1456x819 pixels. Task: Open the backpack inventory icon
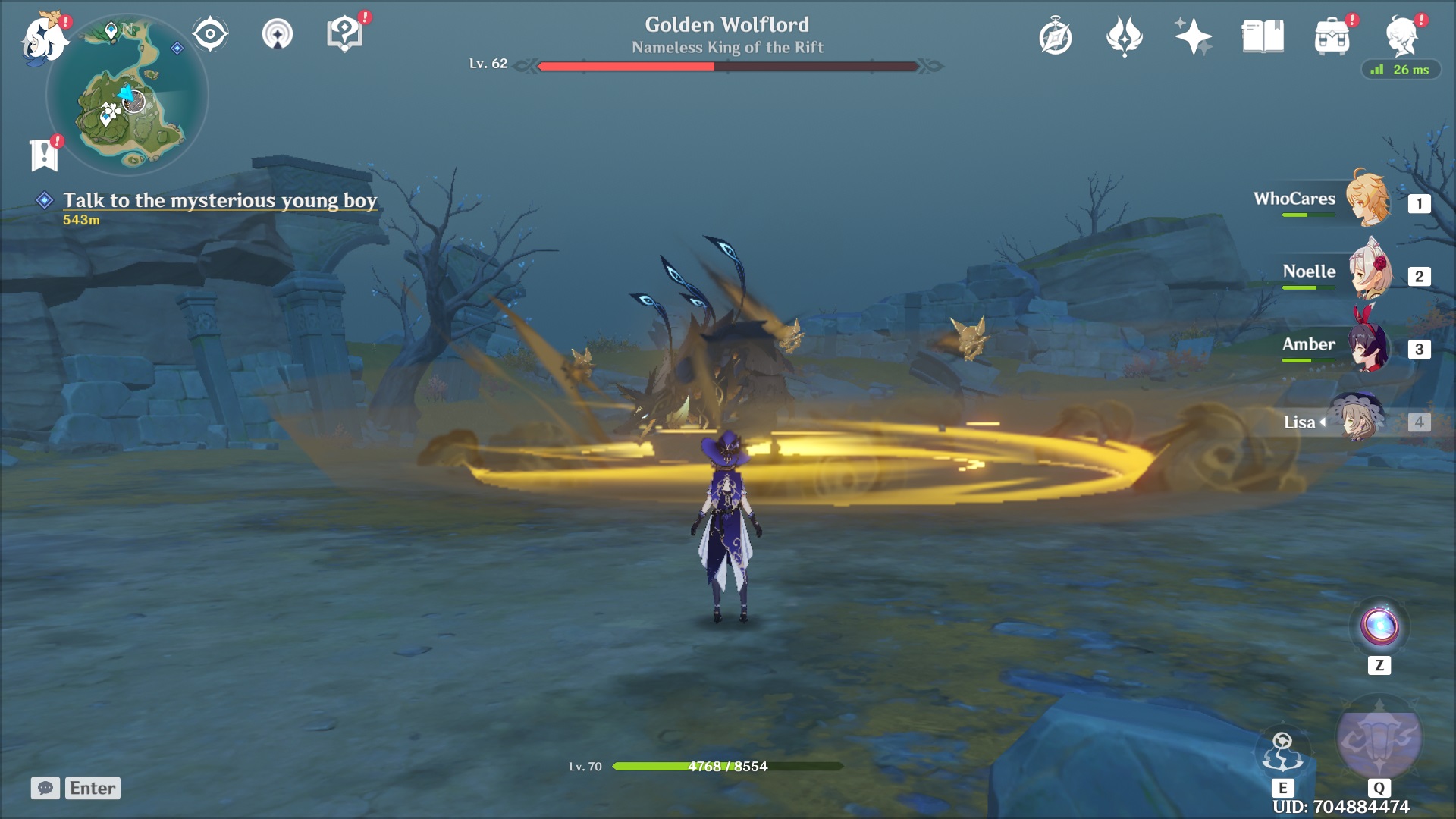point(1332,37)
